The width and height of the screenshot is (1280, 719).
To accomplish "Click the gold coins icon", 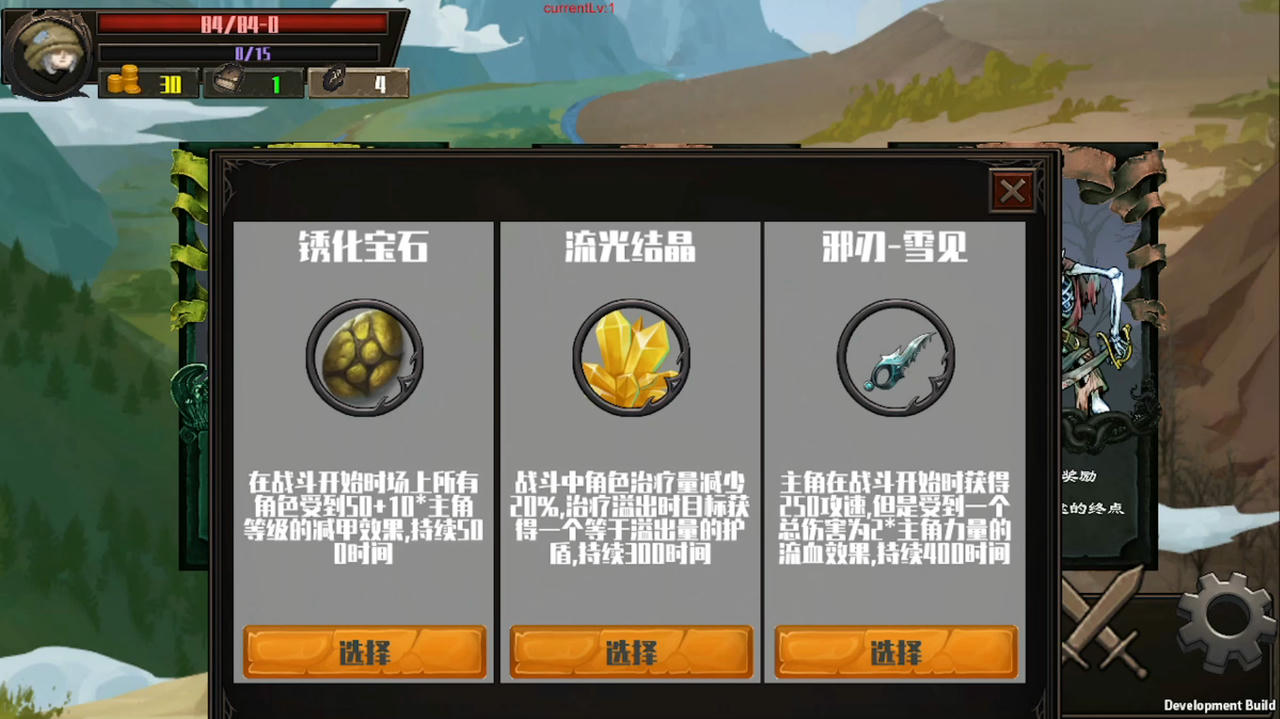I will 124,83.
